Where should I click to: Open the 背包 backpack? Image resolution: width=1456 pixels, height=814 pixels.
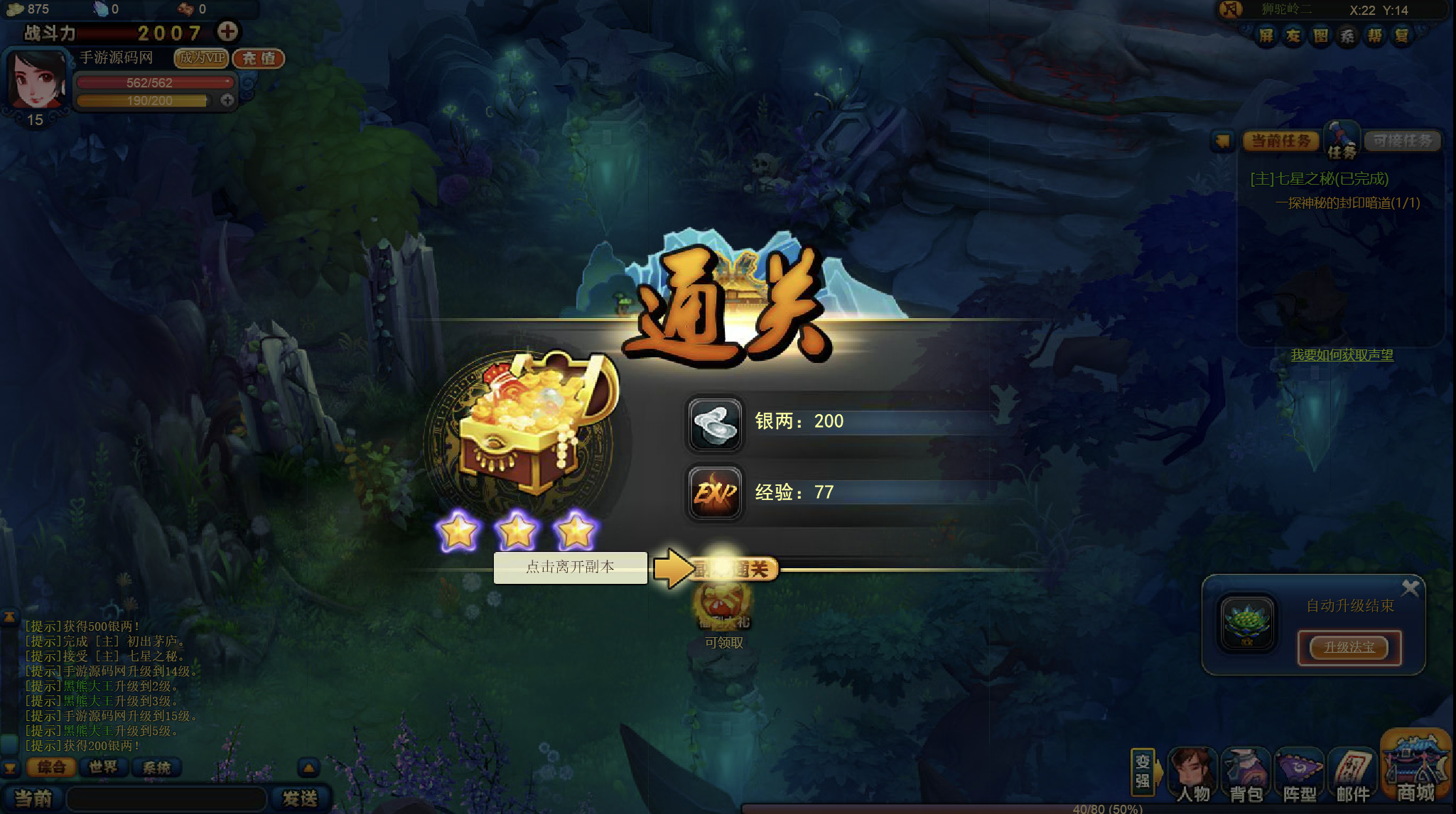tap(1246, 776)
